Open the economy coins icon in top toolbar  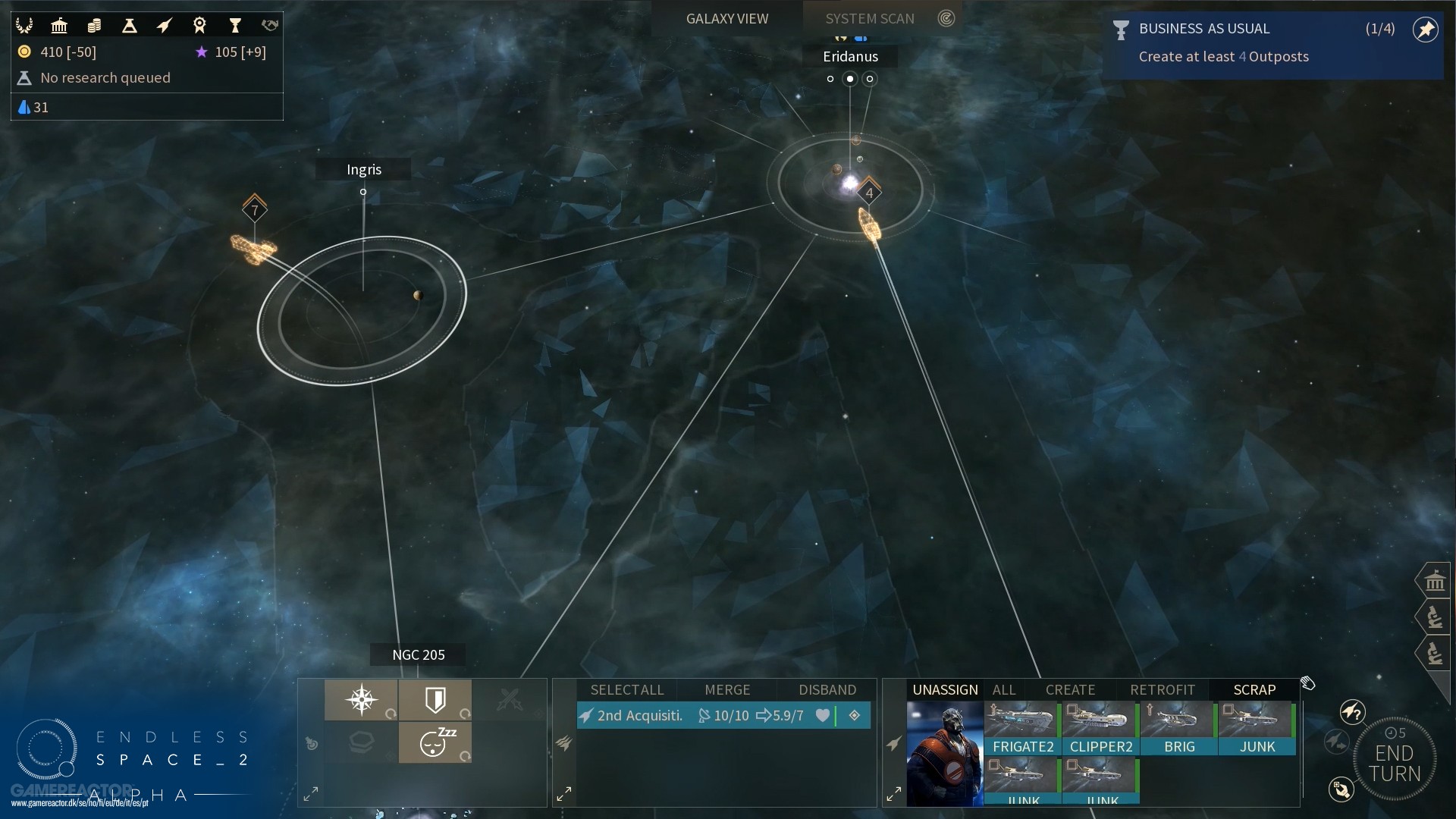pyautogui.click(x=95, y=25)
